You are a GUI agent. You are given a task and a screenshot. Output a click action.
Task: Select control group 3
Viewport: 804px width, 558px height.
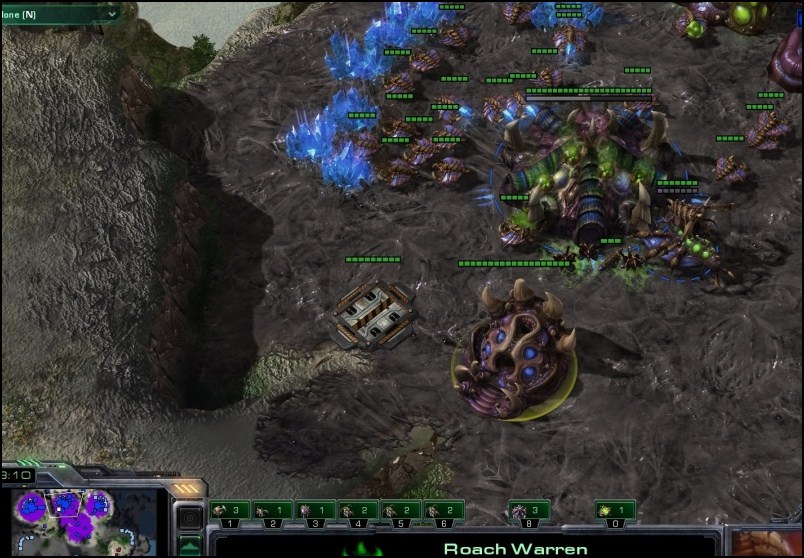click(316, 512)
